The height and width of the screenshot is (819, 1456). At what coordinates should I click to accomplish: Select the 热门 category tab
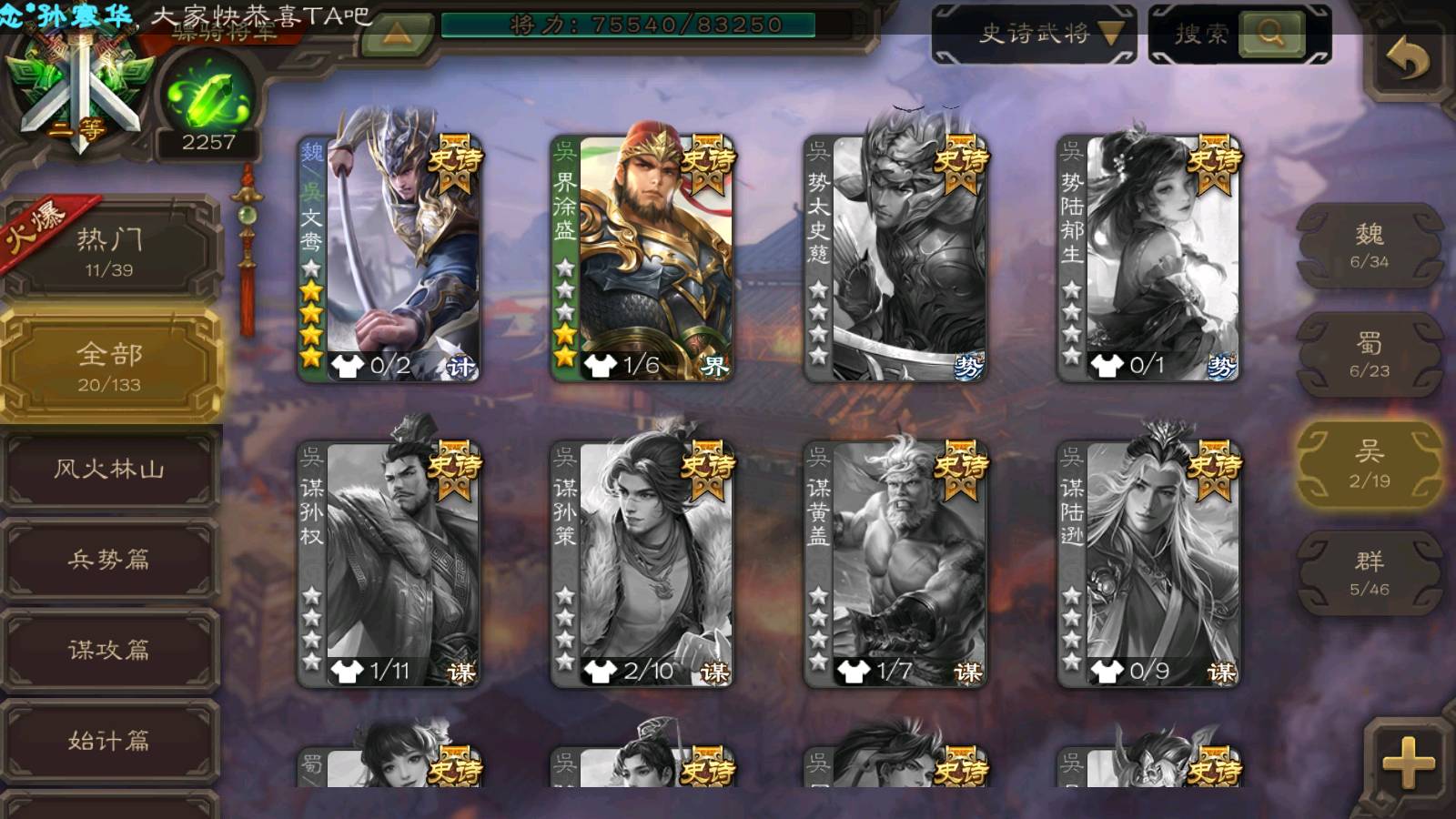109,251
